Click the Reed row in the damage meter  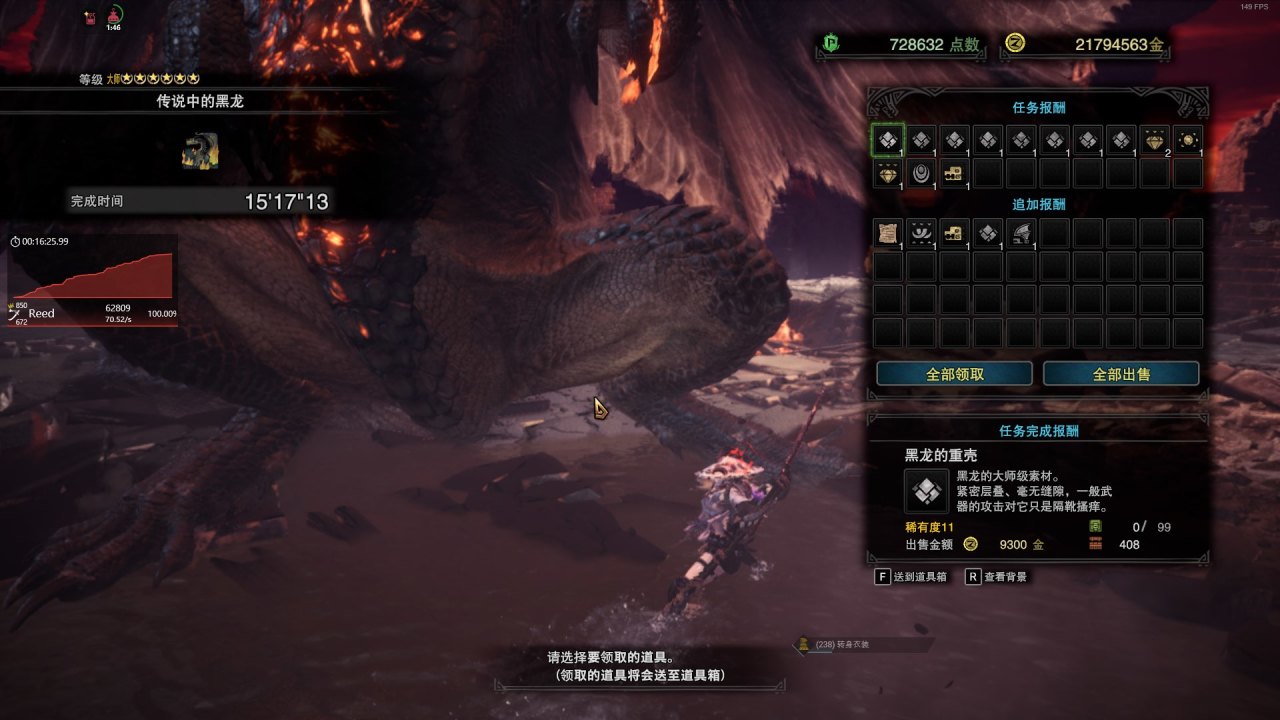pos(90,314)
